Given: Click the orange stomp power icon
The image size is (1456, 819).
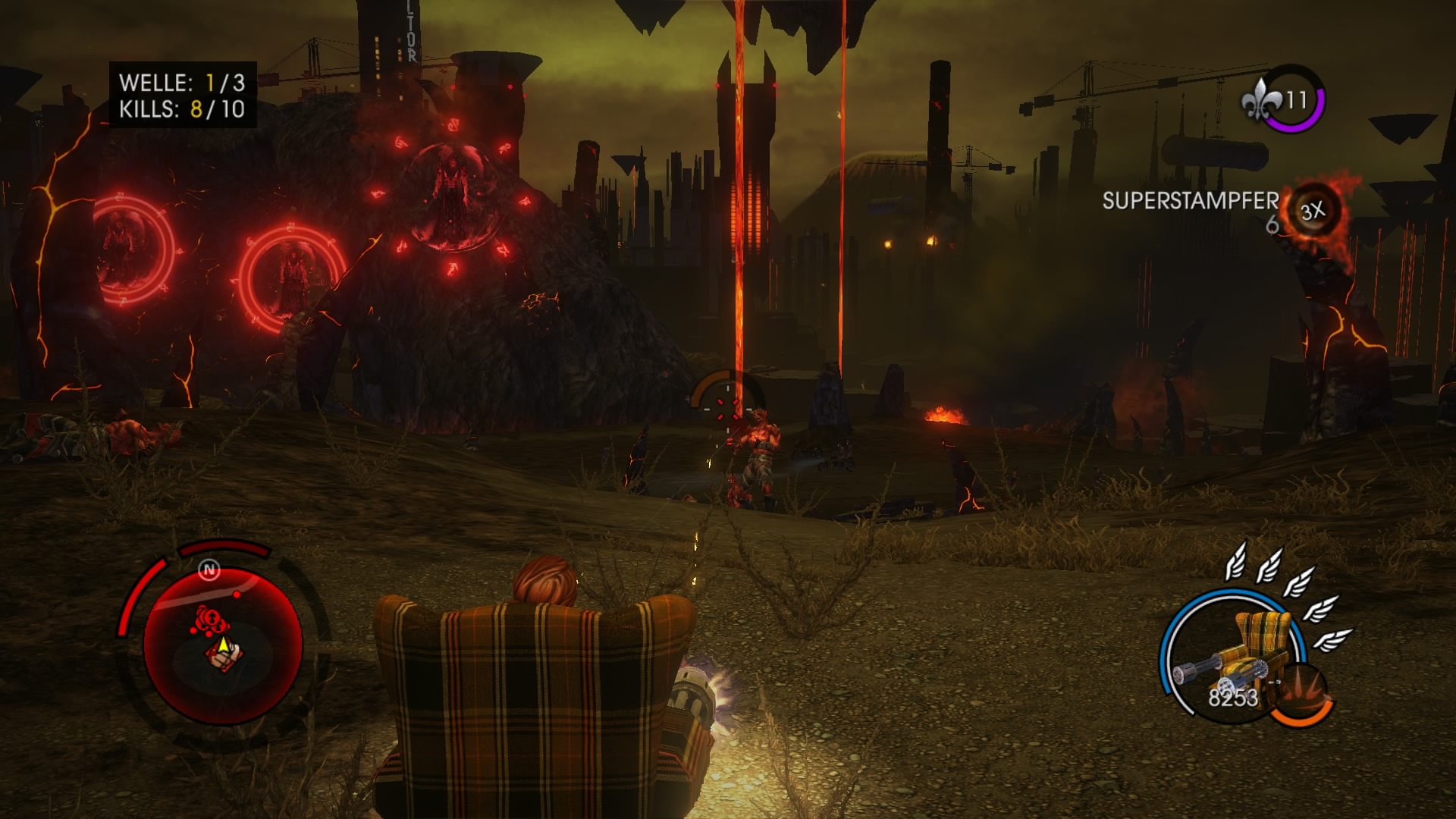Looking at the screenshot, I should click(1301, 695).
